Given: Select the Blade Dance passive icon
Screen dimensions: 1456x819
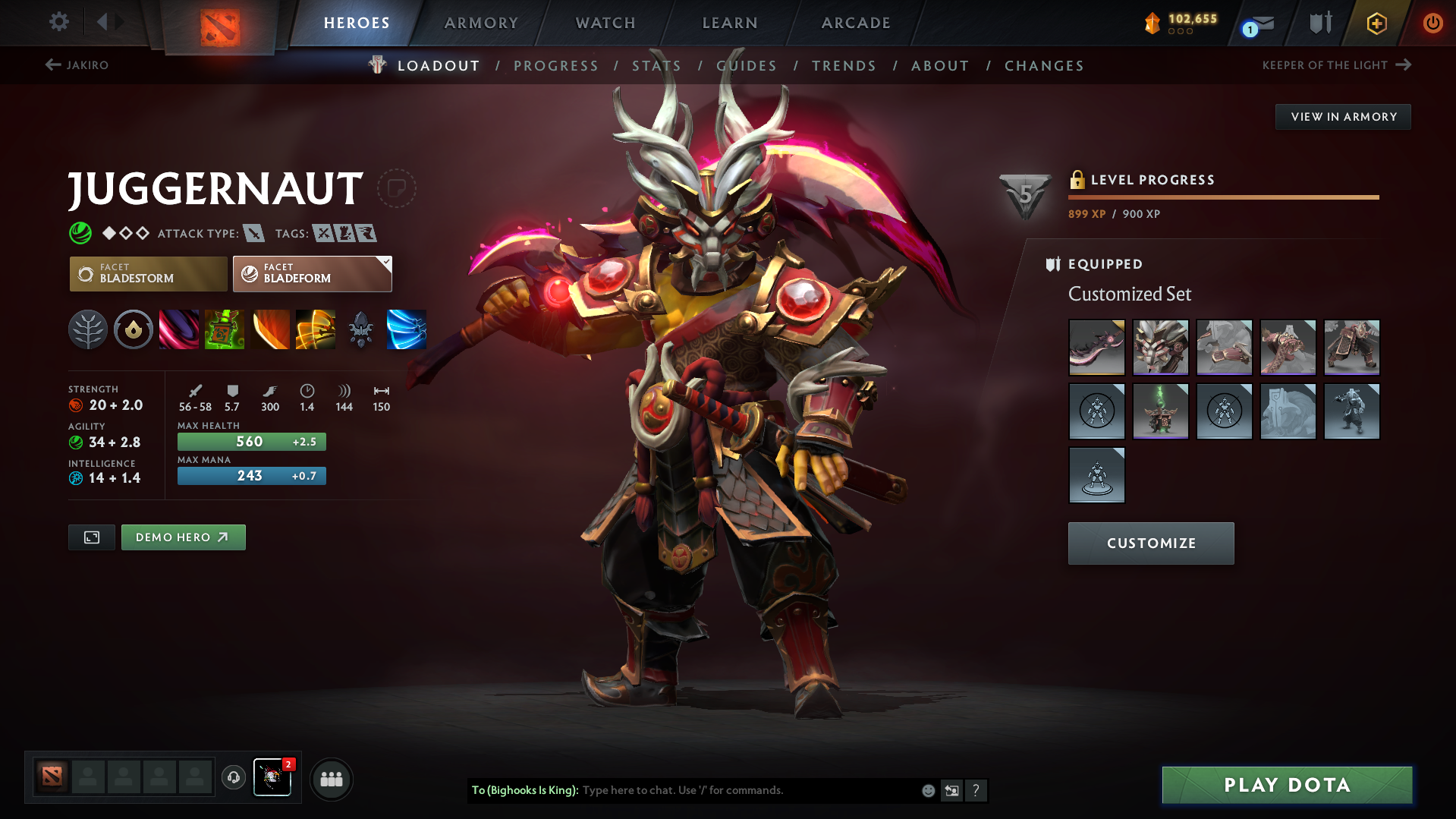Looking at the screenshot, I should tap(270, 329).
